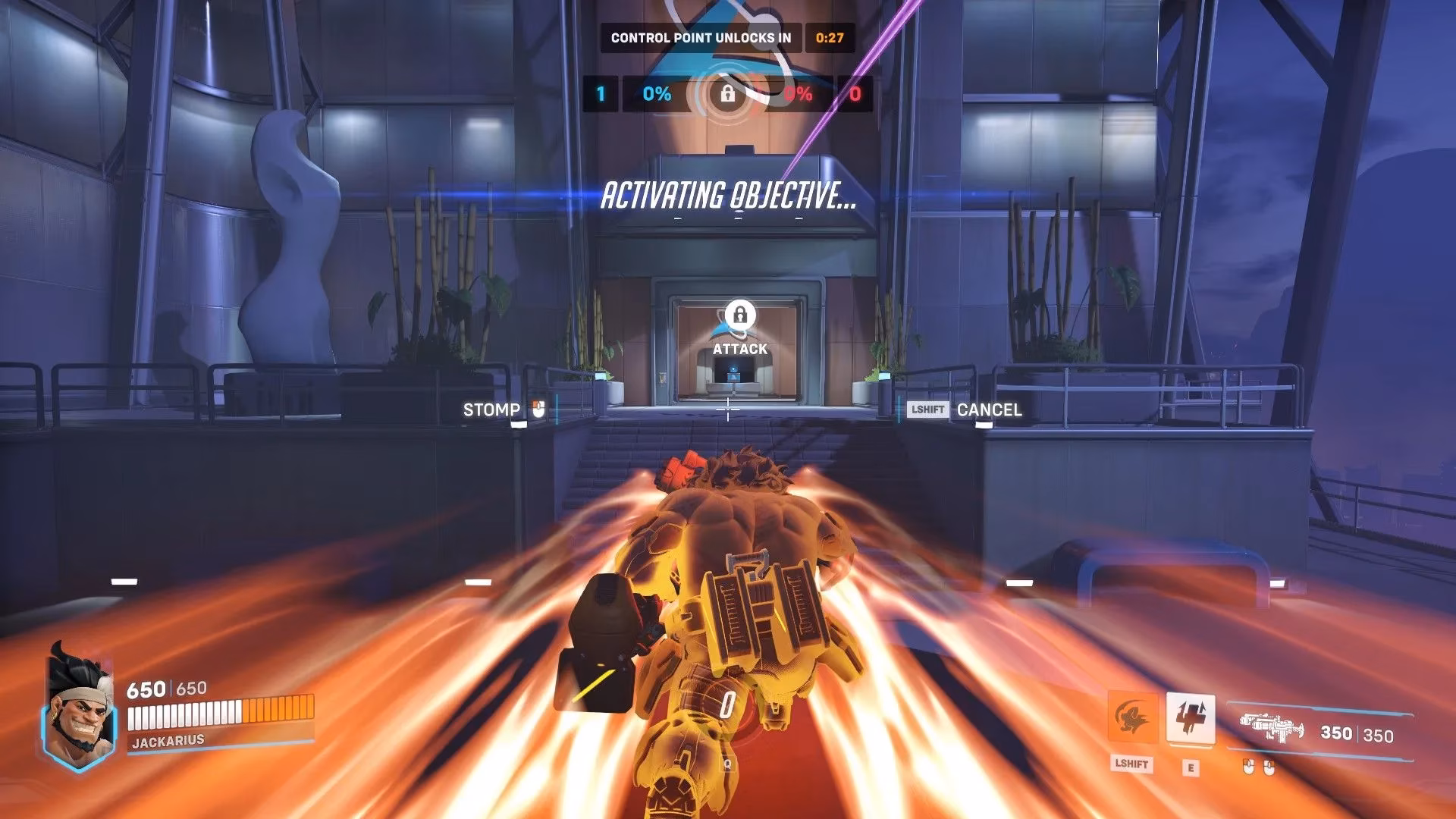The width and height of the screenshot is (1456, 819).
Task: Click the right mouse button fire icon
Action: [1270, 766]
